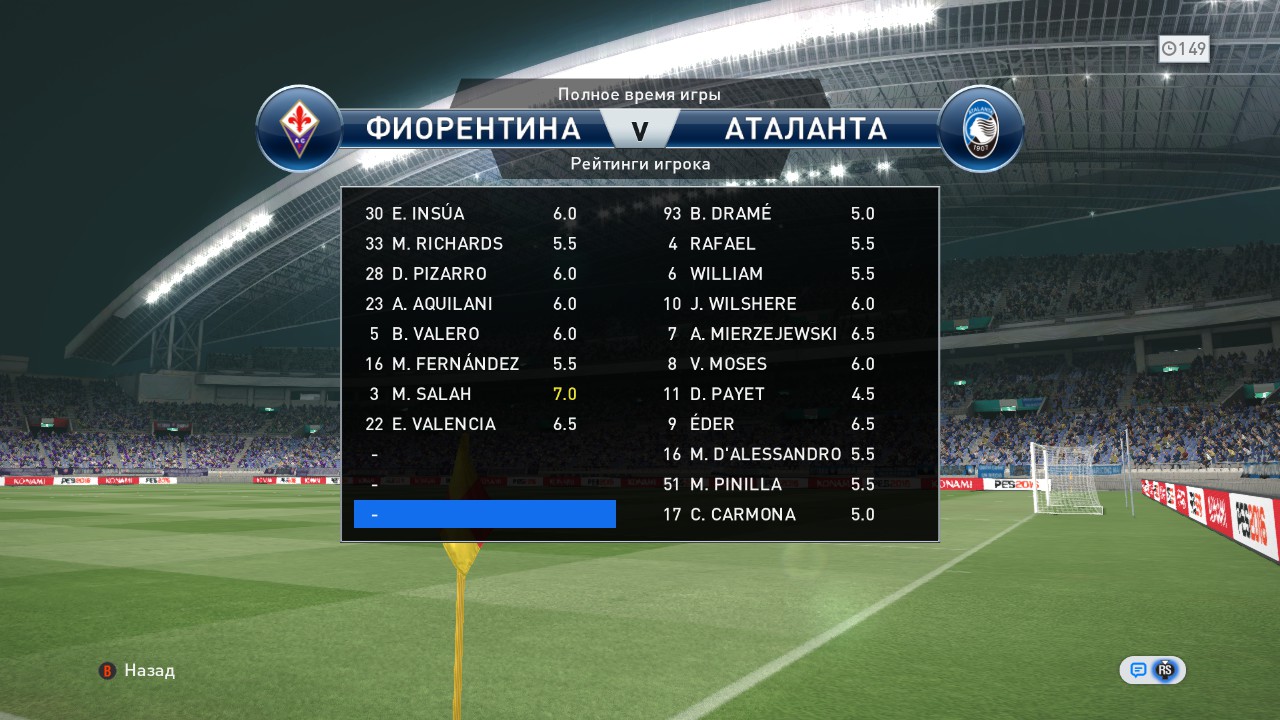1280x720 pixels.
Task: Choose M. Fernández in the ratings table
Action: 470,364
